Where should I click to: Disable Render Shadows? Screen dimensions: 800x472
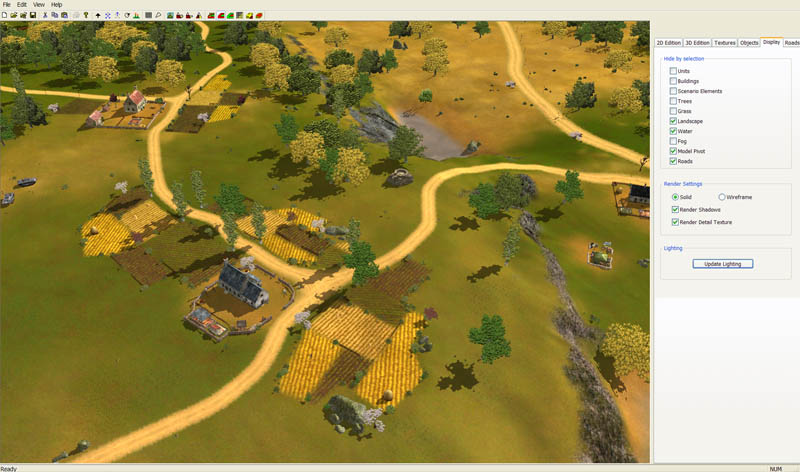(675, 209)
